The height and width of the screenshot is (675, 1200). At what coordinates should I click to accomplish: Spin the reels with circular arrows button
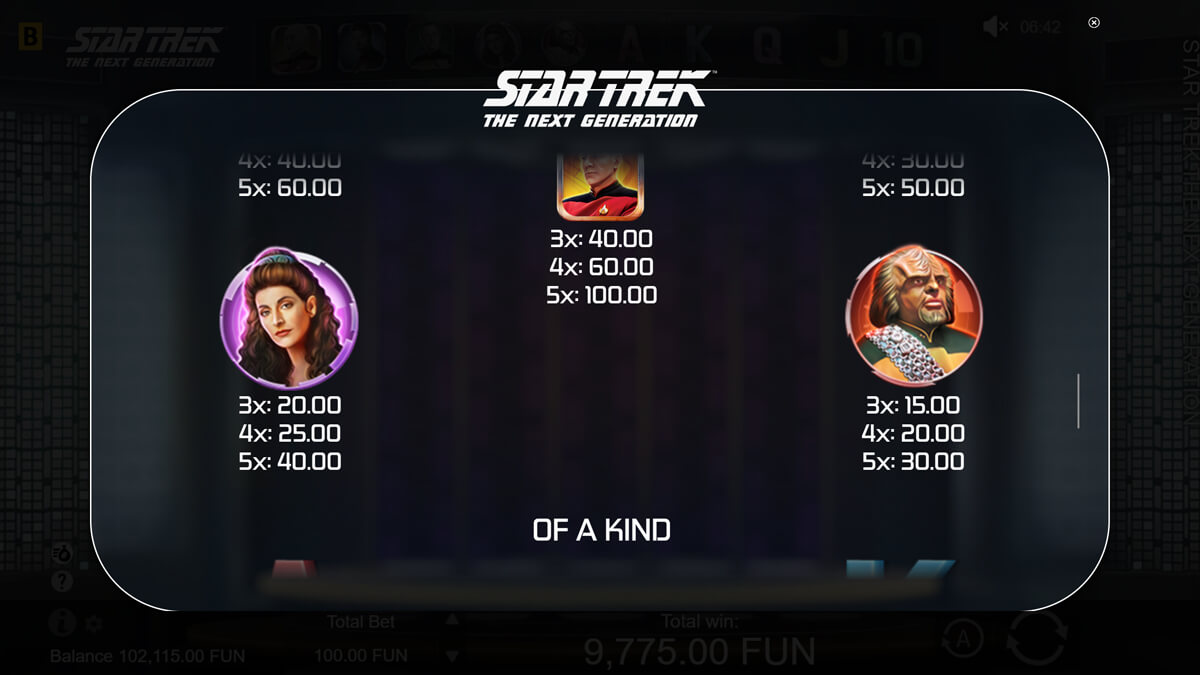(x=1037, y=638)
